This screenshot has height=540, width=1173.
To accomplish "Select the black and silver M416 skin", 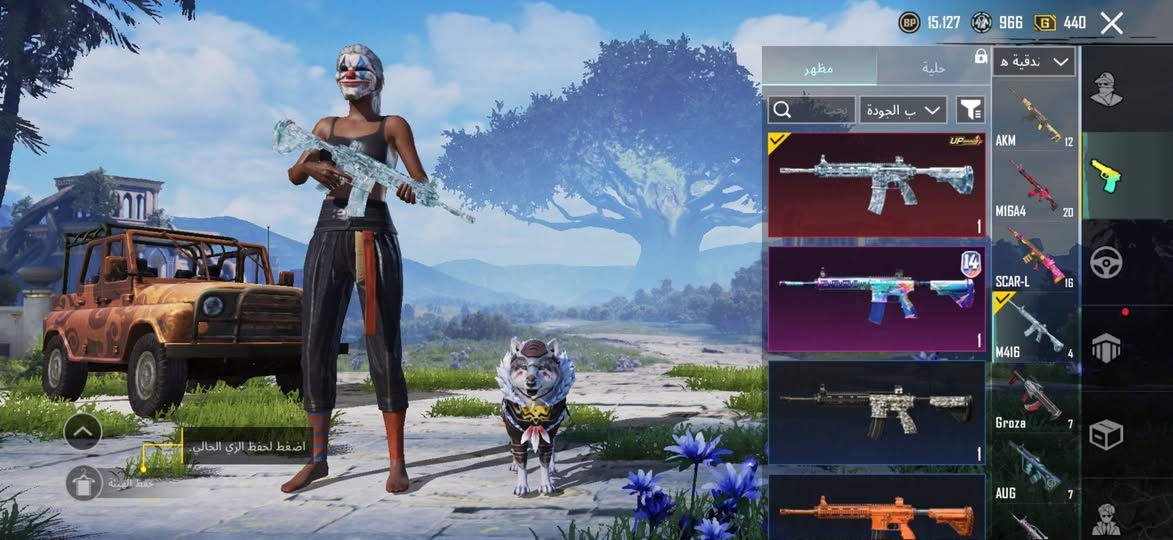I will tap(876, 412).
